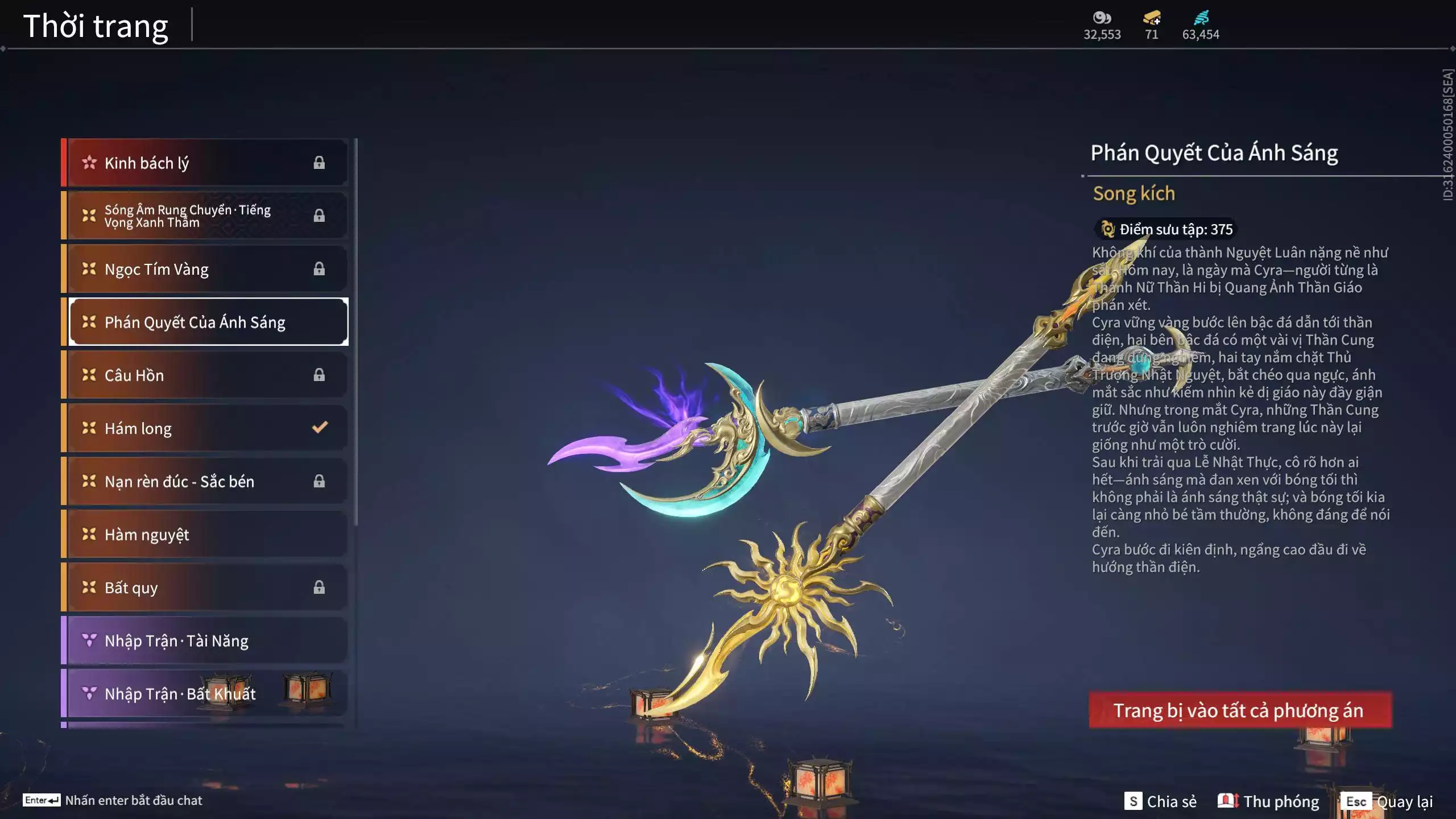Image resolution: width=1456 pixels, height=819 pixels.
Task: Go back with Quay lại
Action: [x=1388, y=801]
